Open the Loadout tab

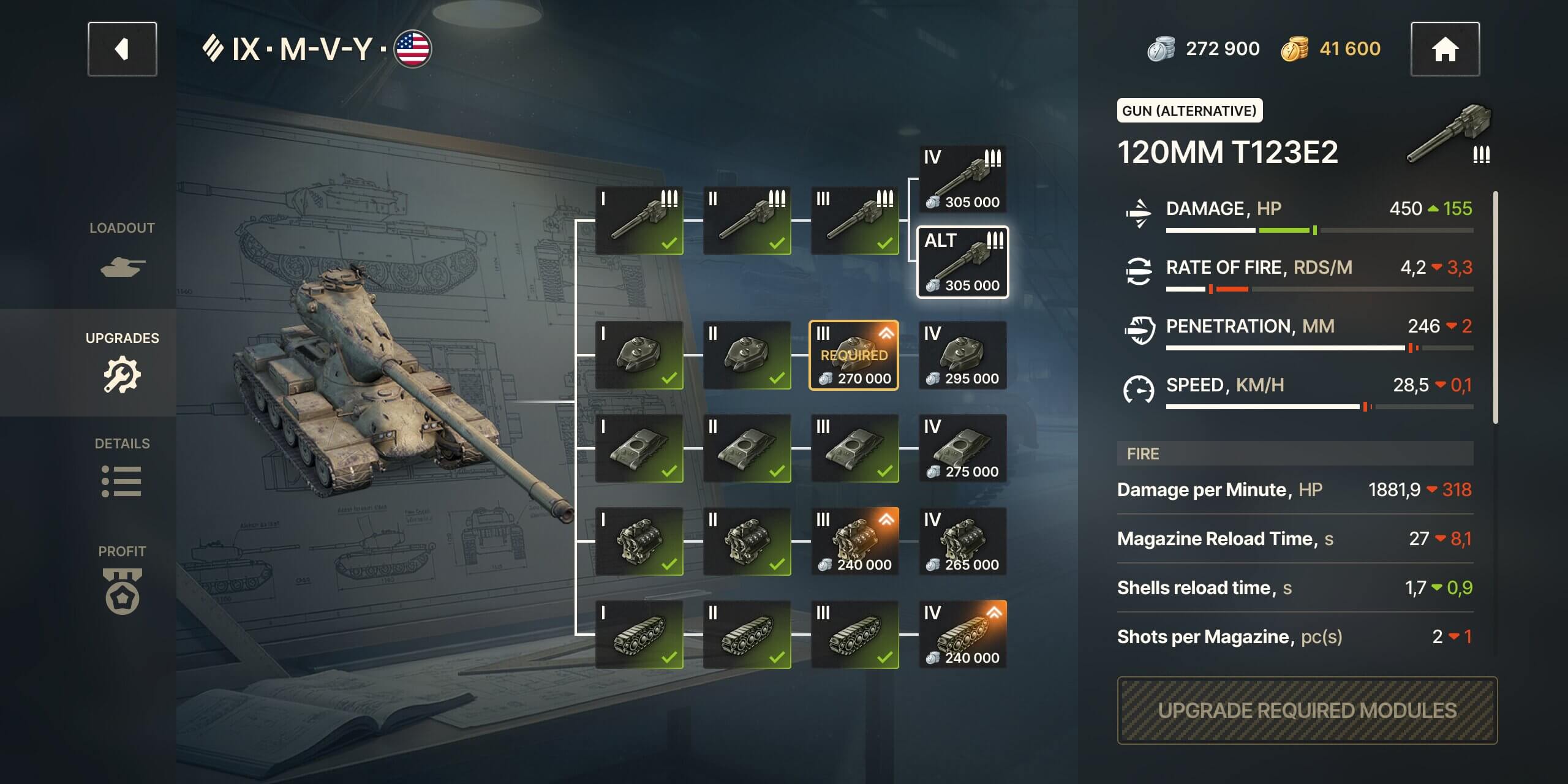point(122,249)
